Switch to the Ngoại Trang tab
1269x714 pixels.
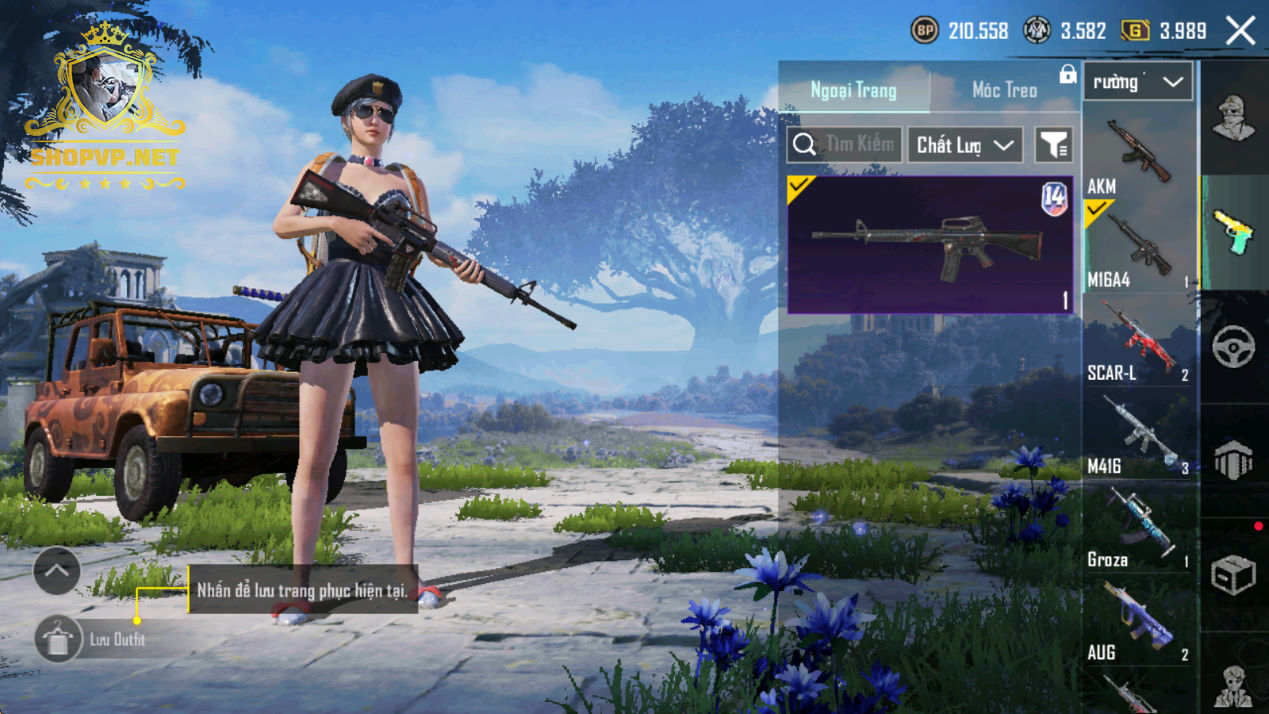coord(853,91)
